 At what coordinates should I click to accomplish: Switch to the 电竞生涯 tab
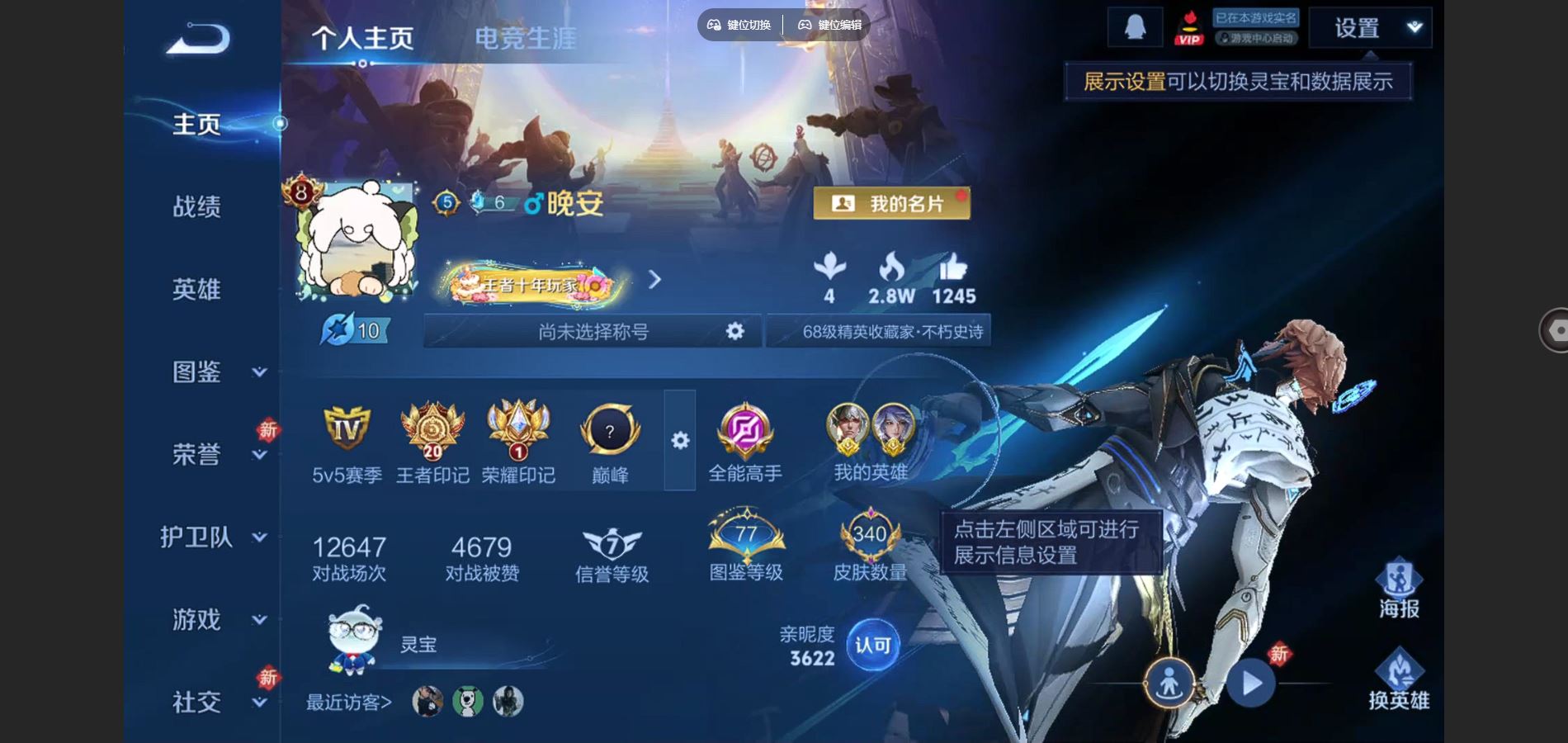click(526, 37)
